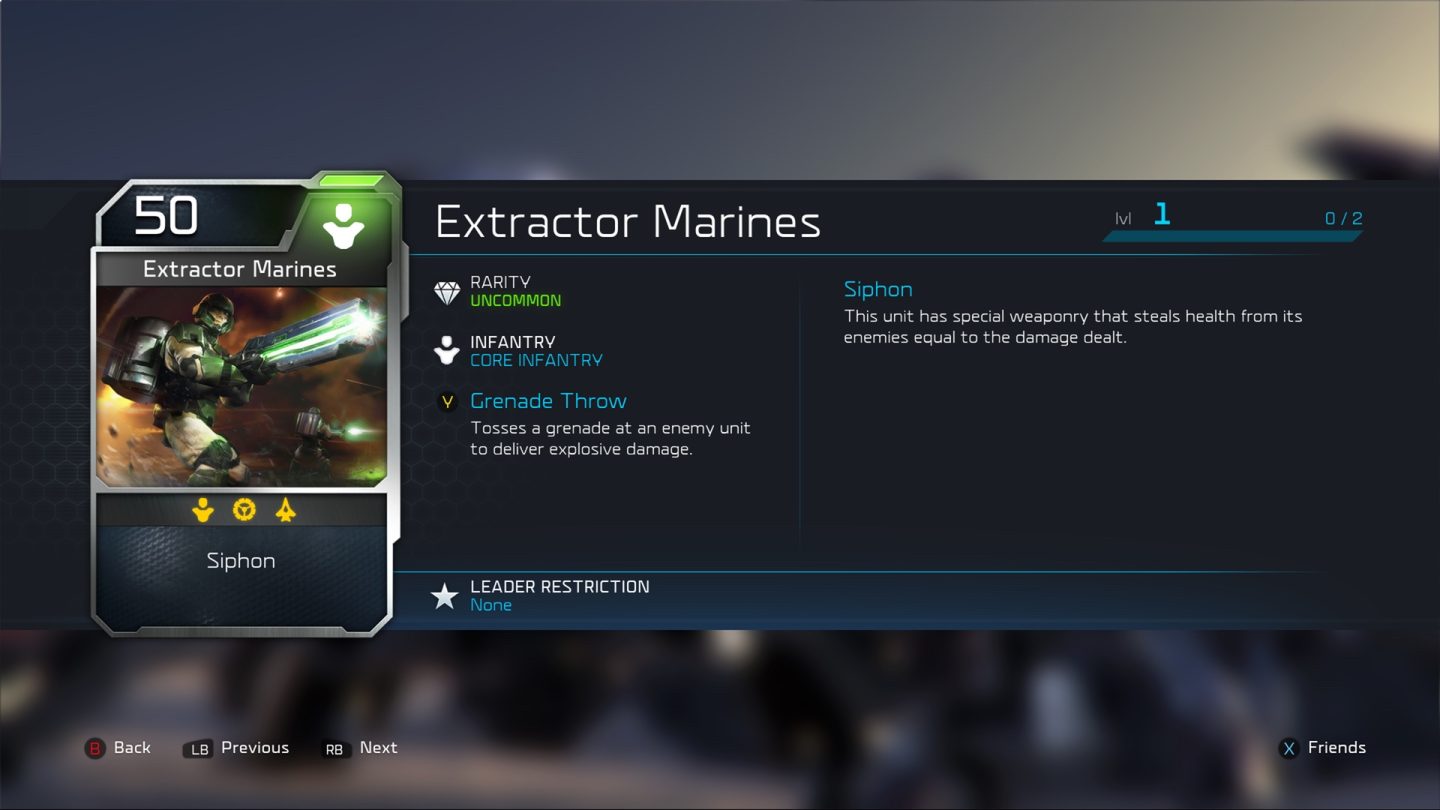1440x810 pixels.
Task: Click the rarity diamond icon
Action: [x=447, y=291]
